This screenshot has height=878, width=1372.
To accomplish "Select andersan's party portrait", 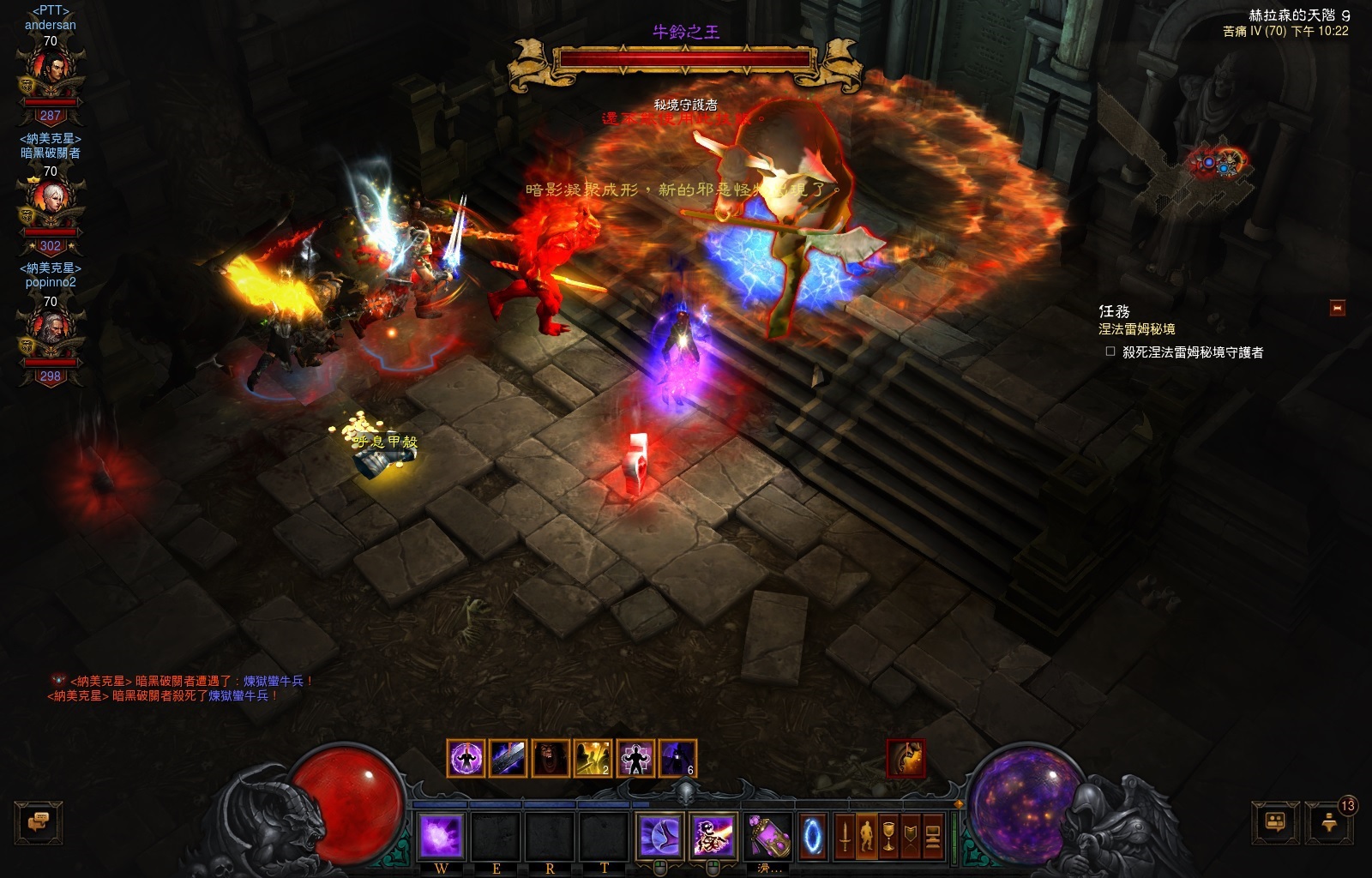I will (51, 73).
